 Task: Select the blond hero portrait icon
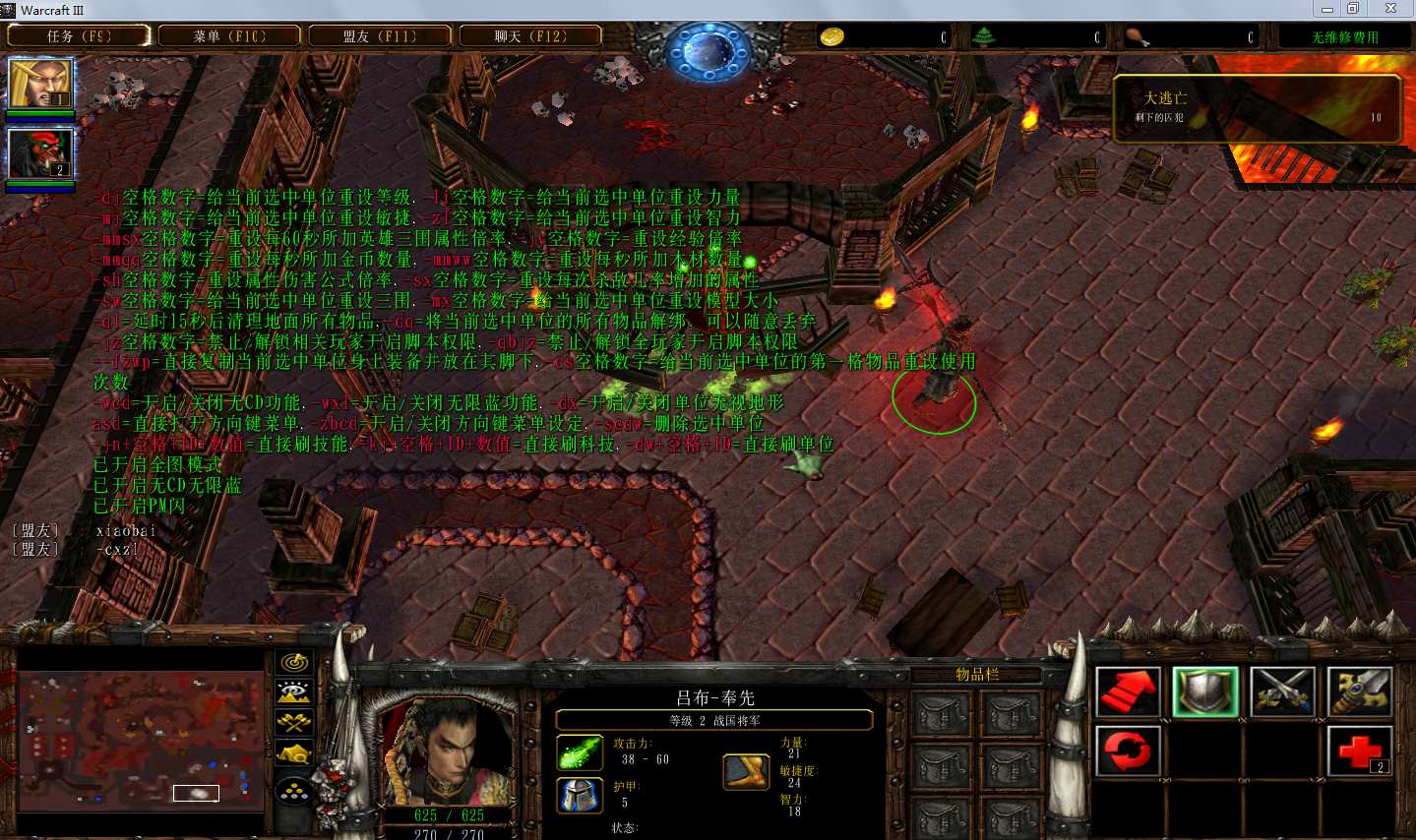tap(40, 84)
